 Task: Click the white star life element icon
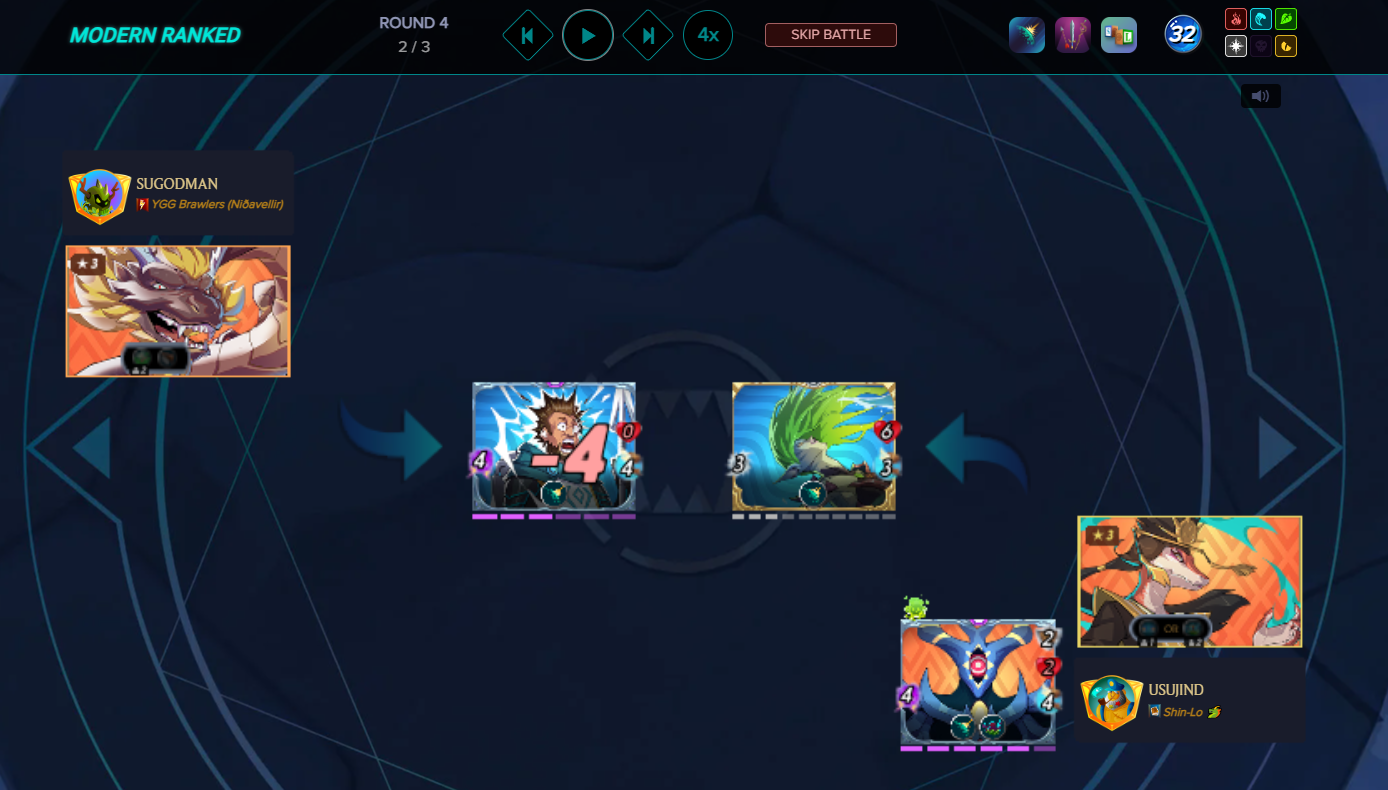1236,46
